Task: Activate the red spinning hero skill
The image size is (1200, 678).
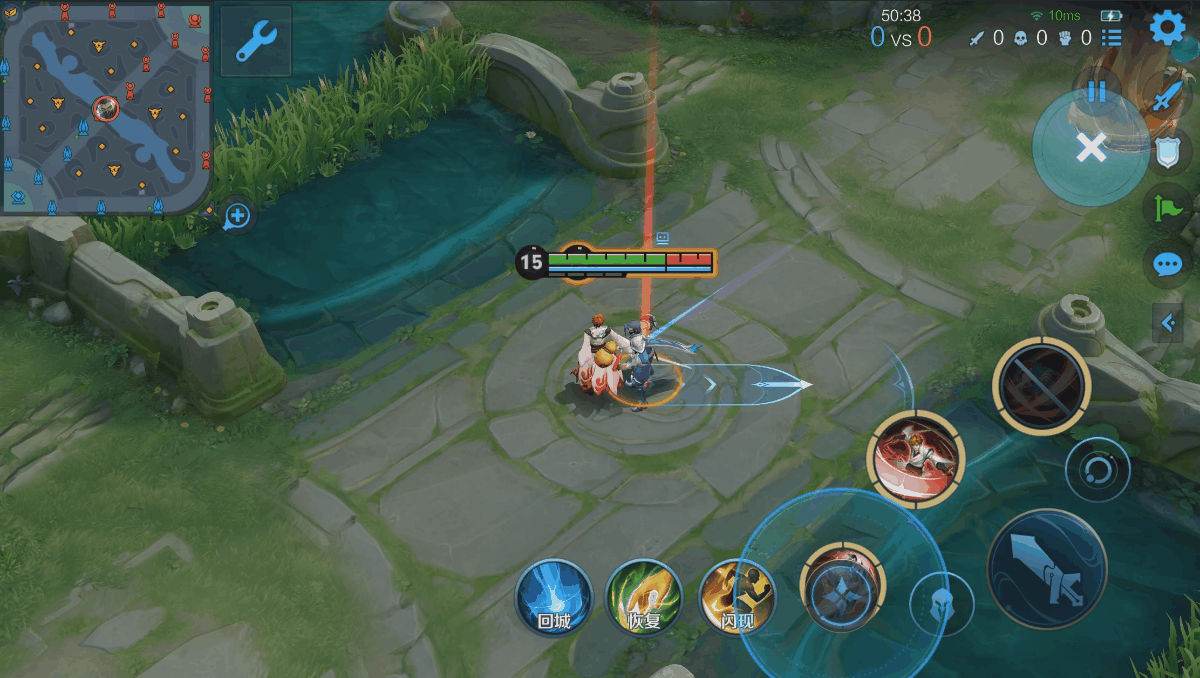Action: tap(914, 459)
